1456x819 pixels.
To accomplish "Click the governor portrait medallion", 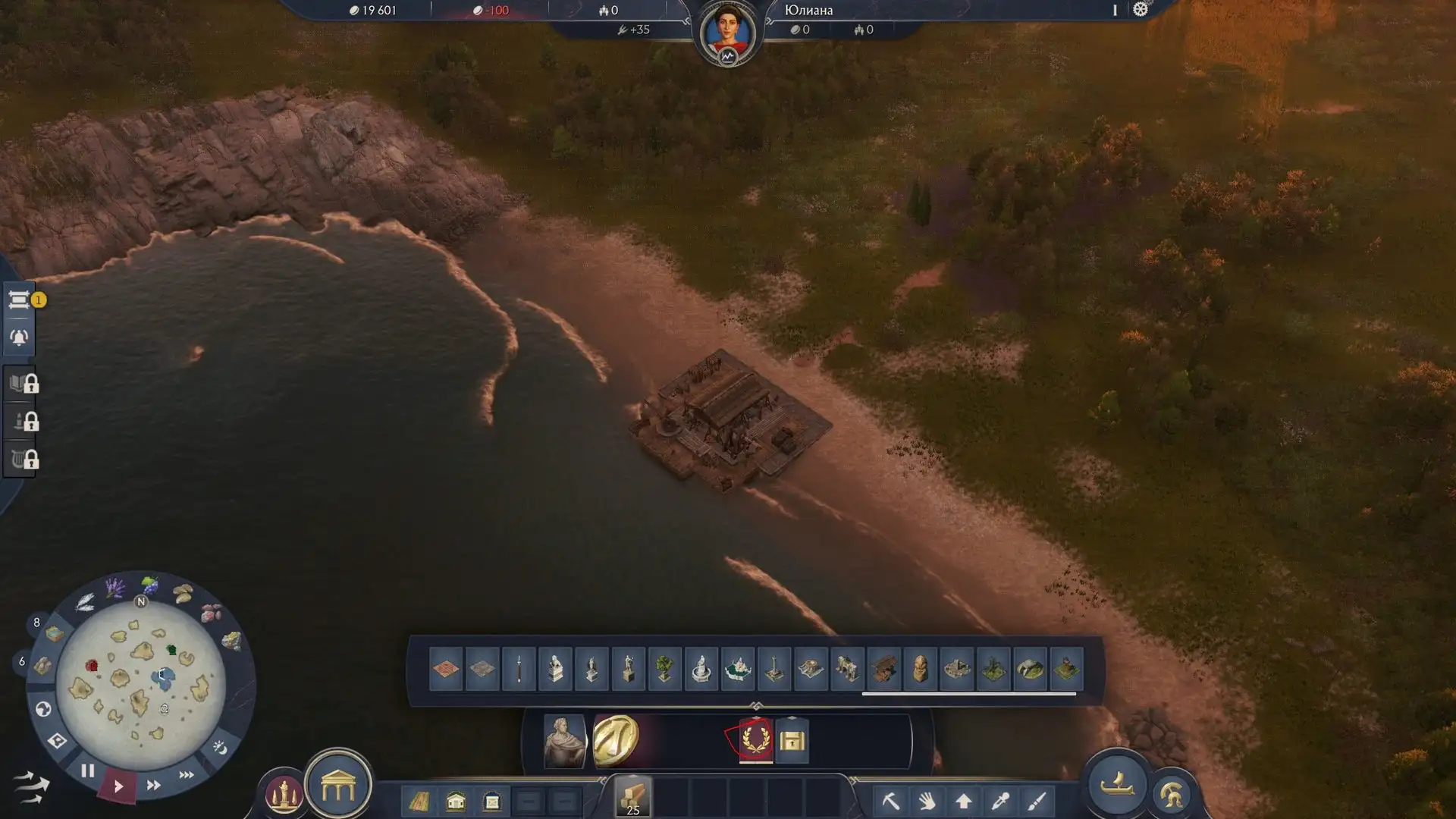I will click(x=727, y=33).
